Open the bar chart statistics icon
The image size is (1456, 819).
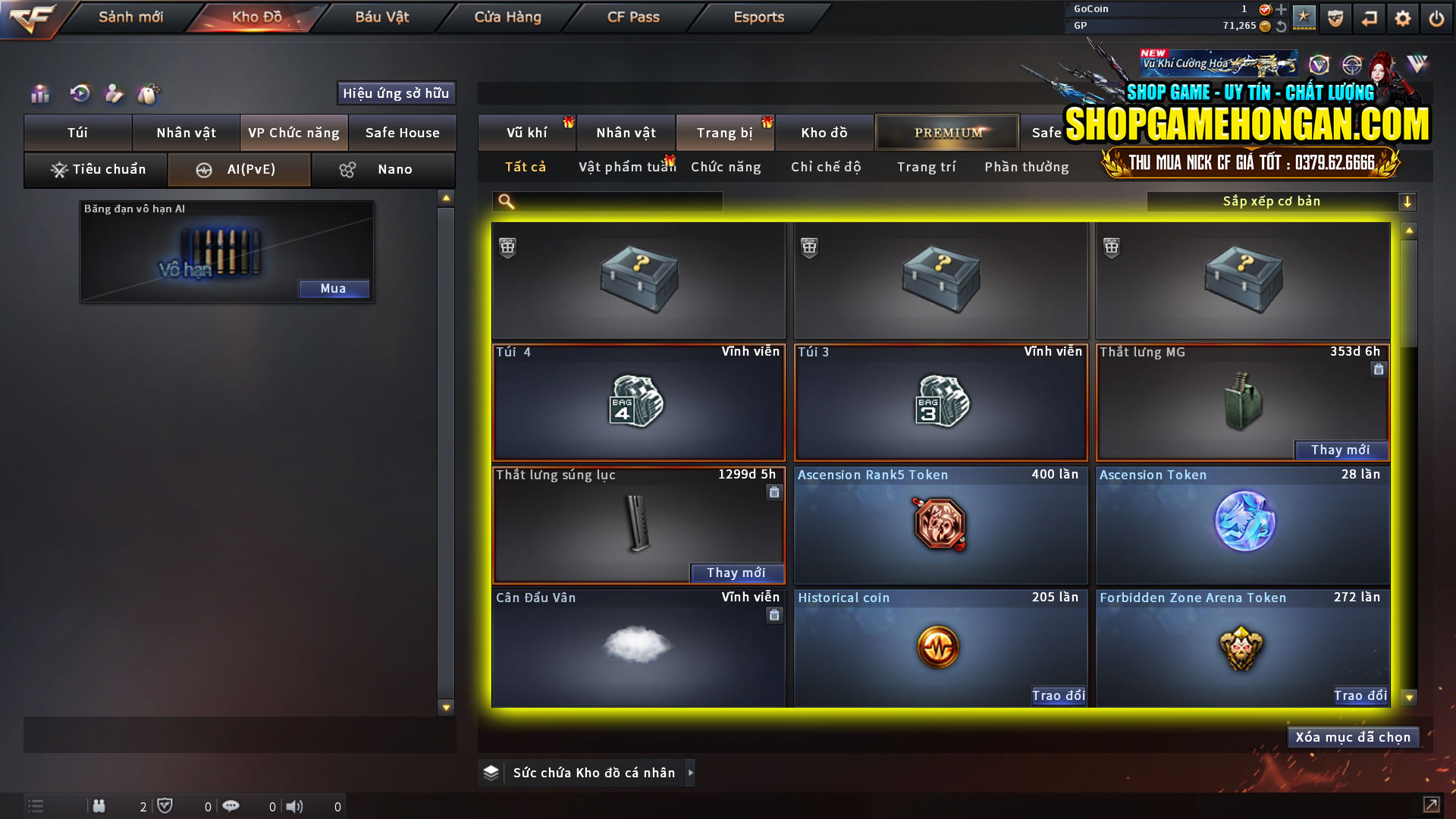[x=39, y=93]
